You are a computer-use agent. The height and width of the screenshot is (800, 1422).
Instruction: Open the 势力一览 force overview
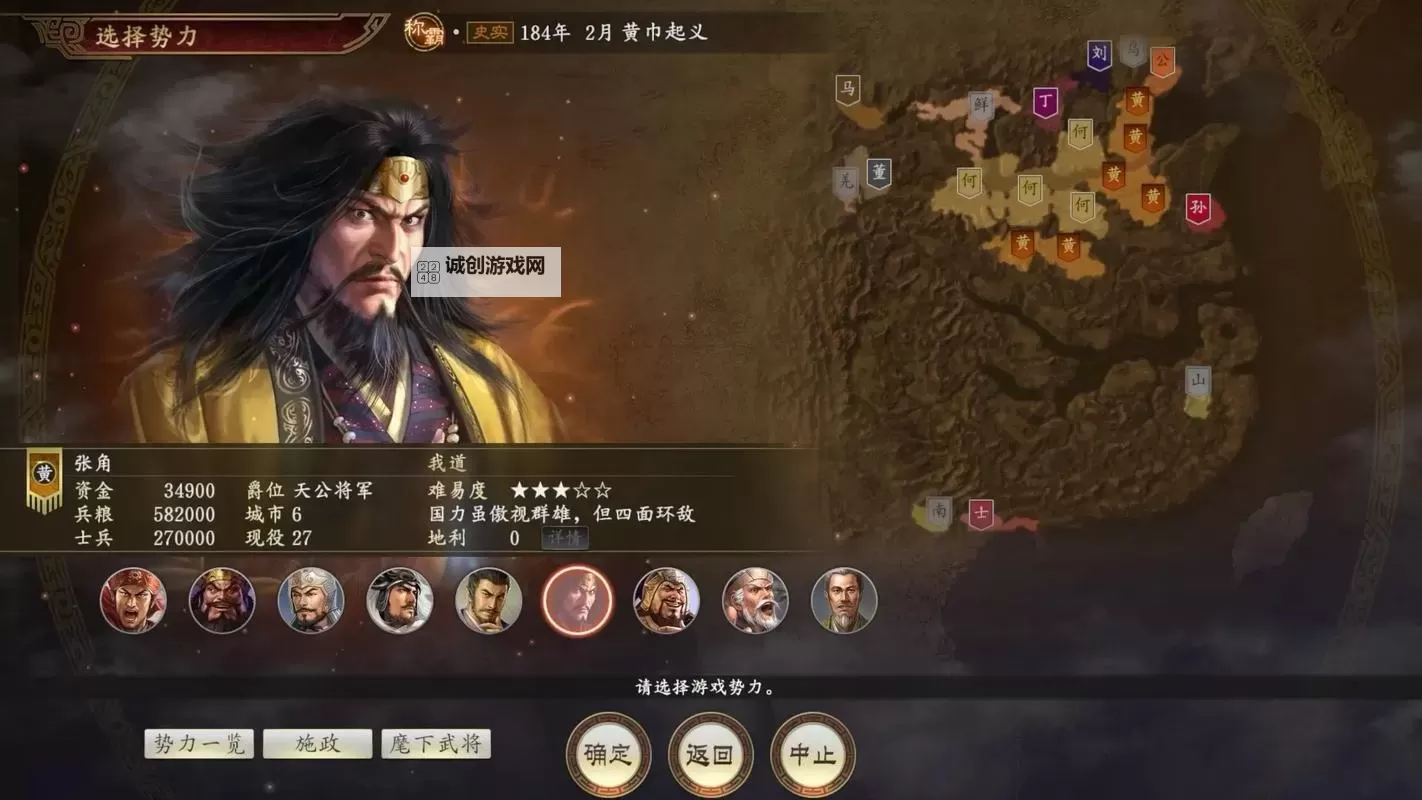coord(198,743)
